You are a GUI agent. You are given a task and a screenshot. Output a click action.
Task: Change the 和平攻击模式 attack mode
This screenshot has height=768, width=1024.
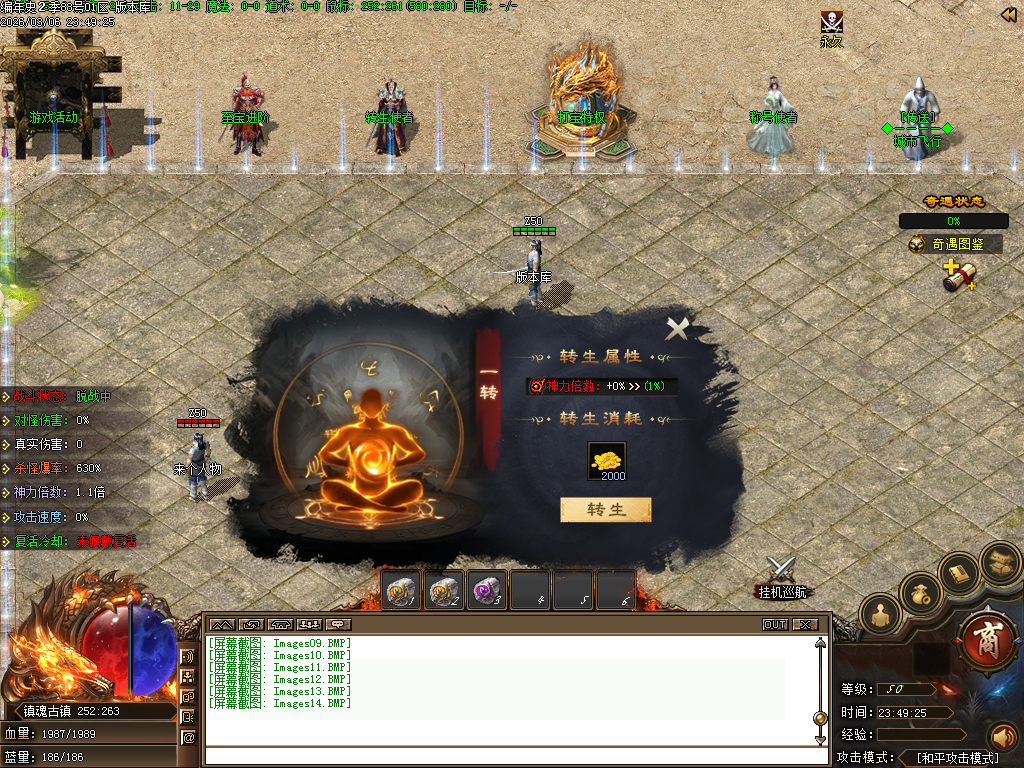957,758
